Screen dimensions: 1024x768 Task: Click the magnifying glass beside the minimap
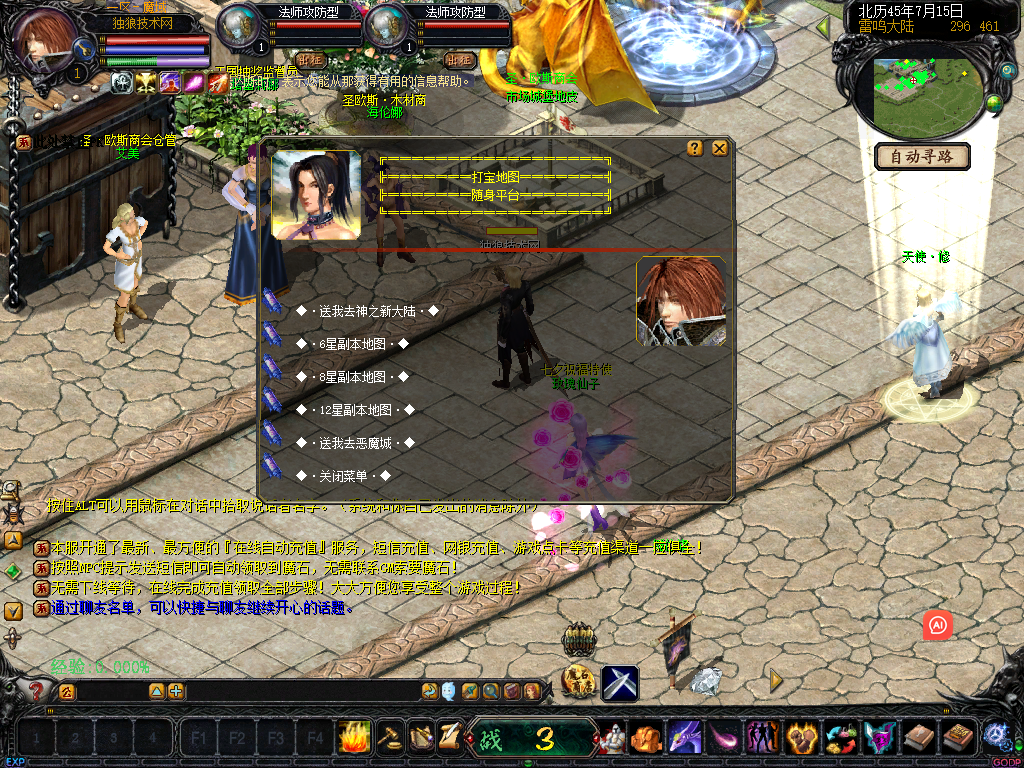[1007, 71]
